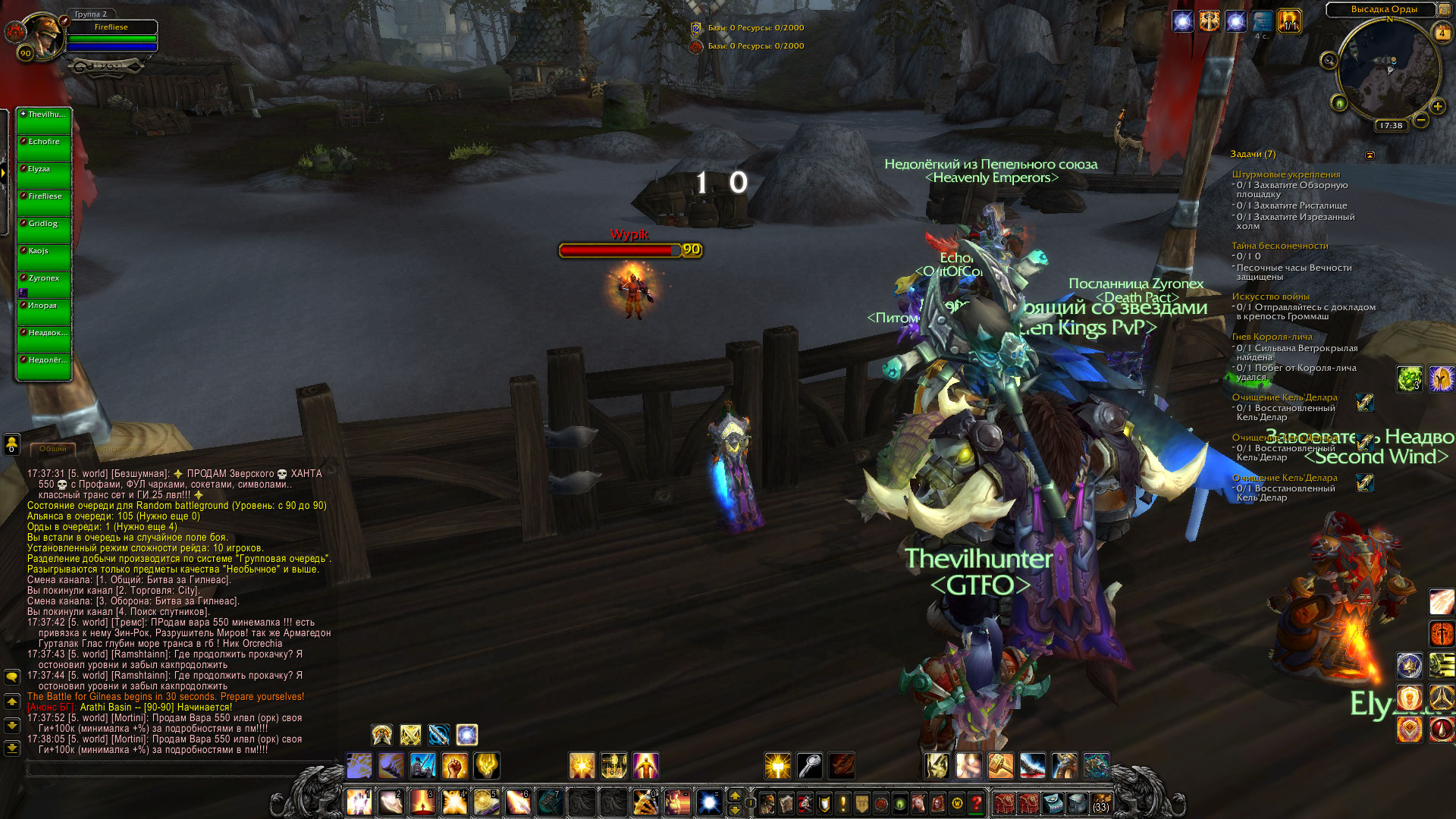Use the key item icon
1456x819 pixels.
click(810, 766)
